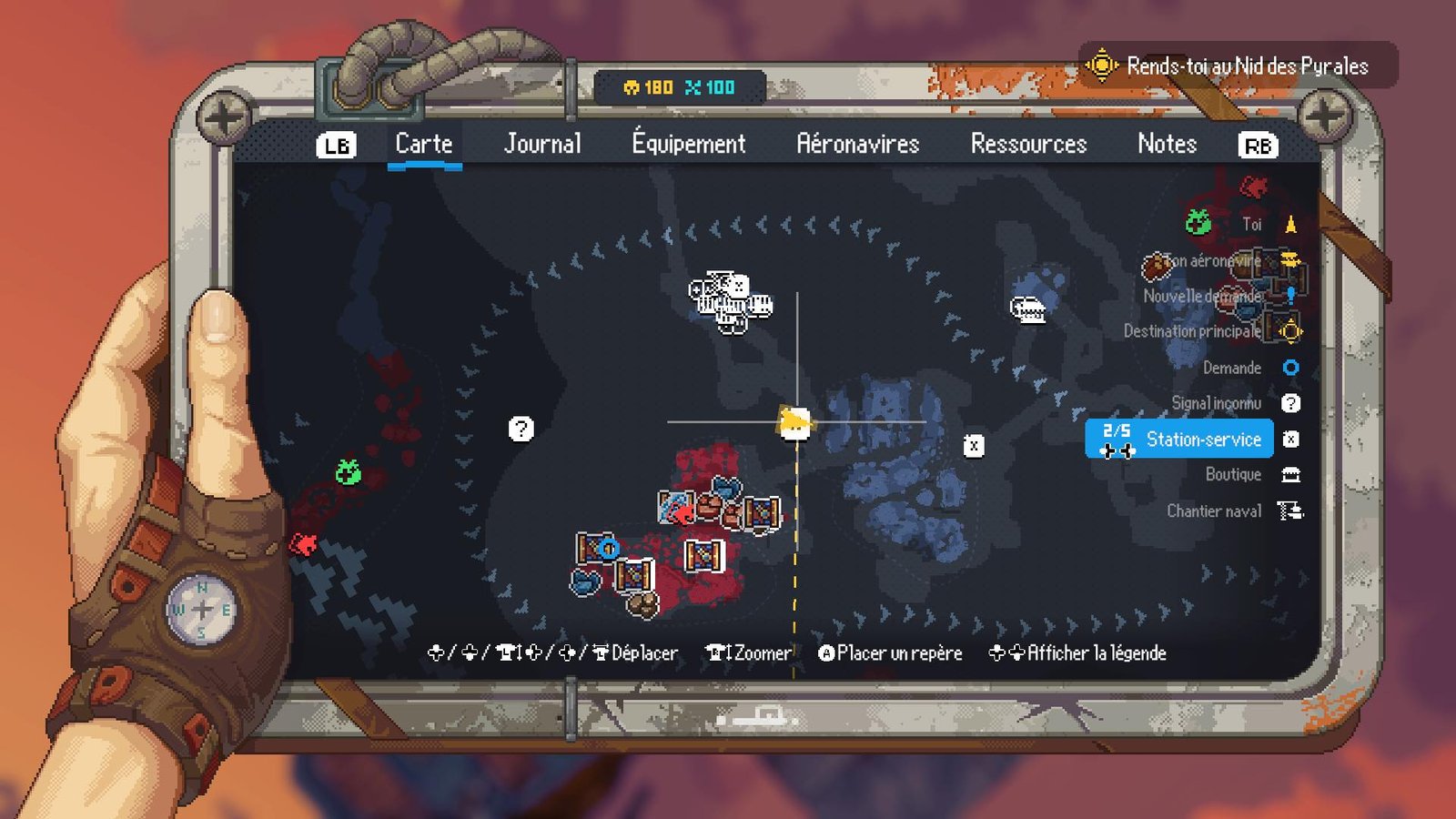Select the yellow airship marker at crosshair
The height and width of the screenshot is (819, 1456).
[x=795, y=423]
